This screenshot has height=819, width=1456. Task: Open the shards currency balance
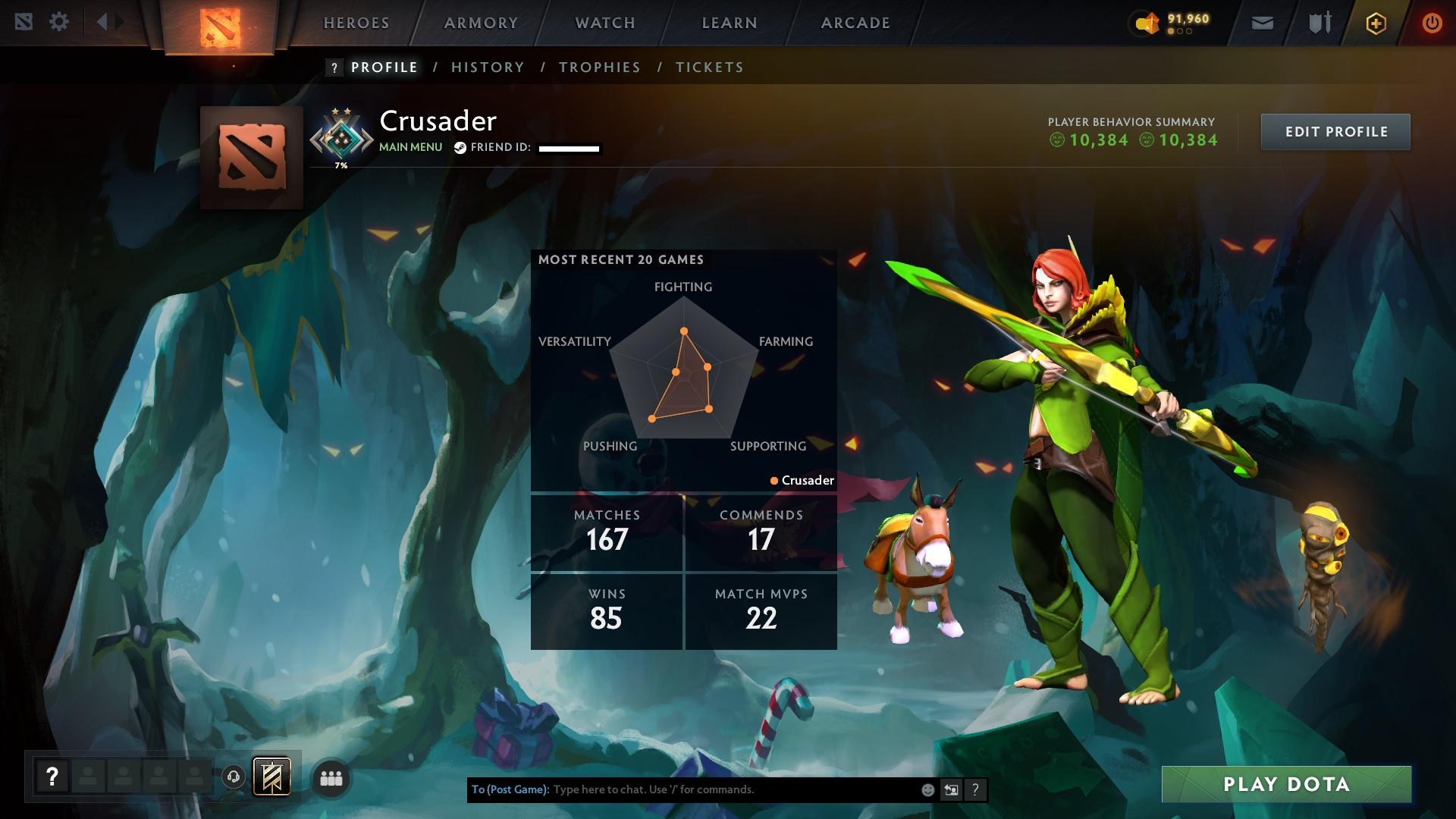pyautogui.click(x=1172, y=24)
